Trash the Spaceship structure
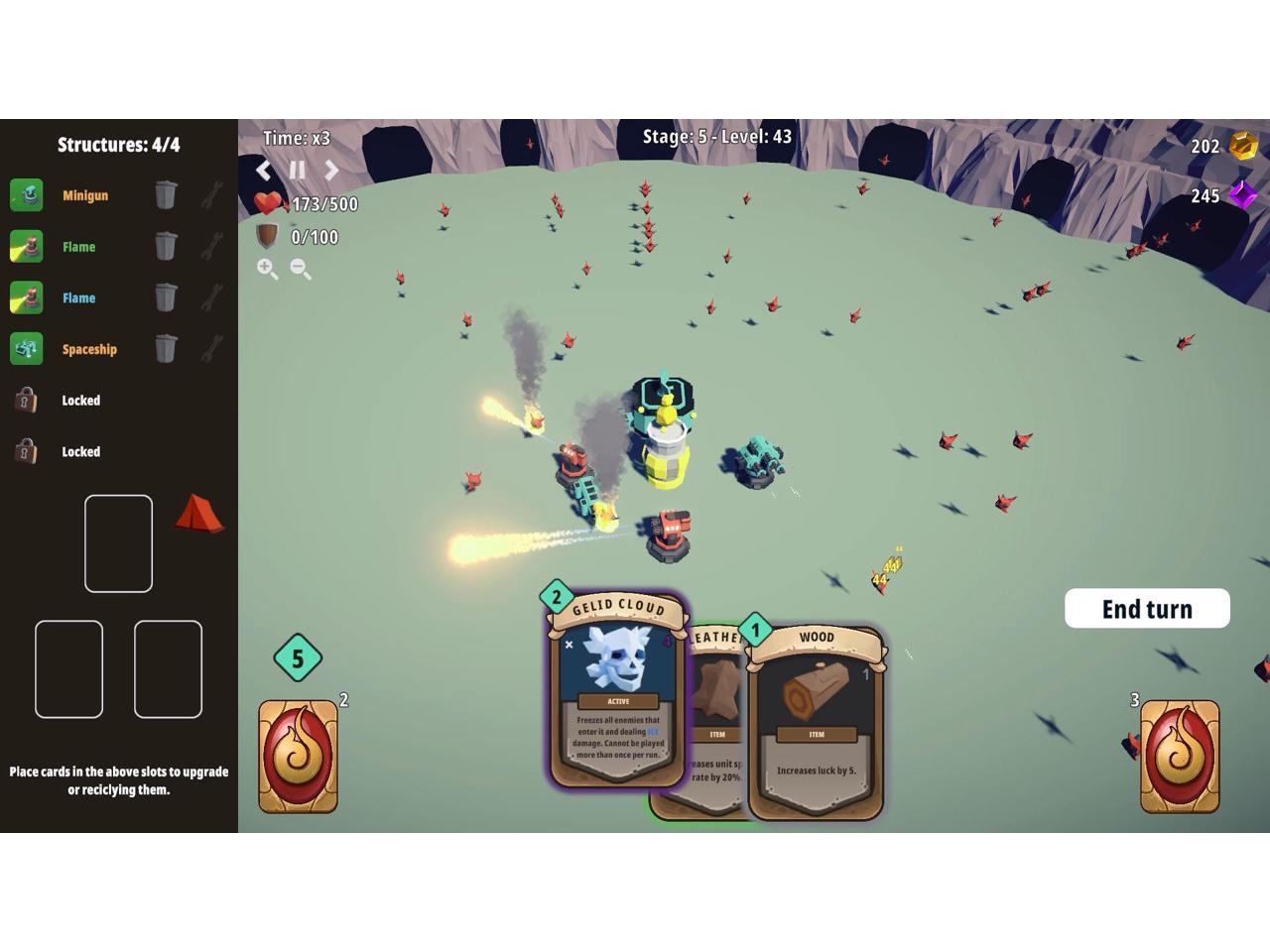Screen dimensions: 1270x952 166,349
